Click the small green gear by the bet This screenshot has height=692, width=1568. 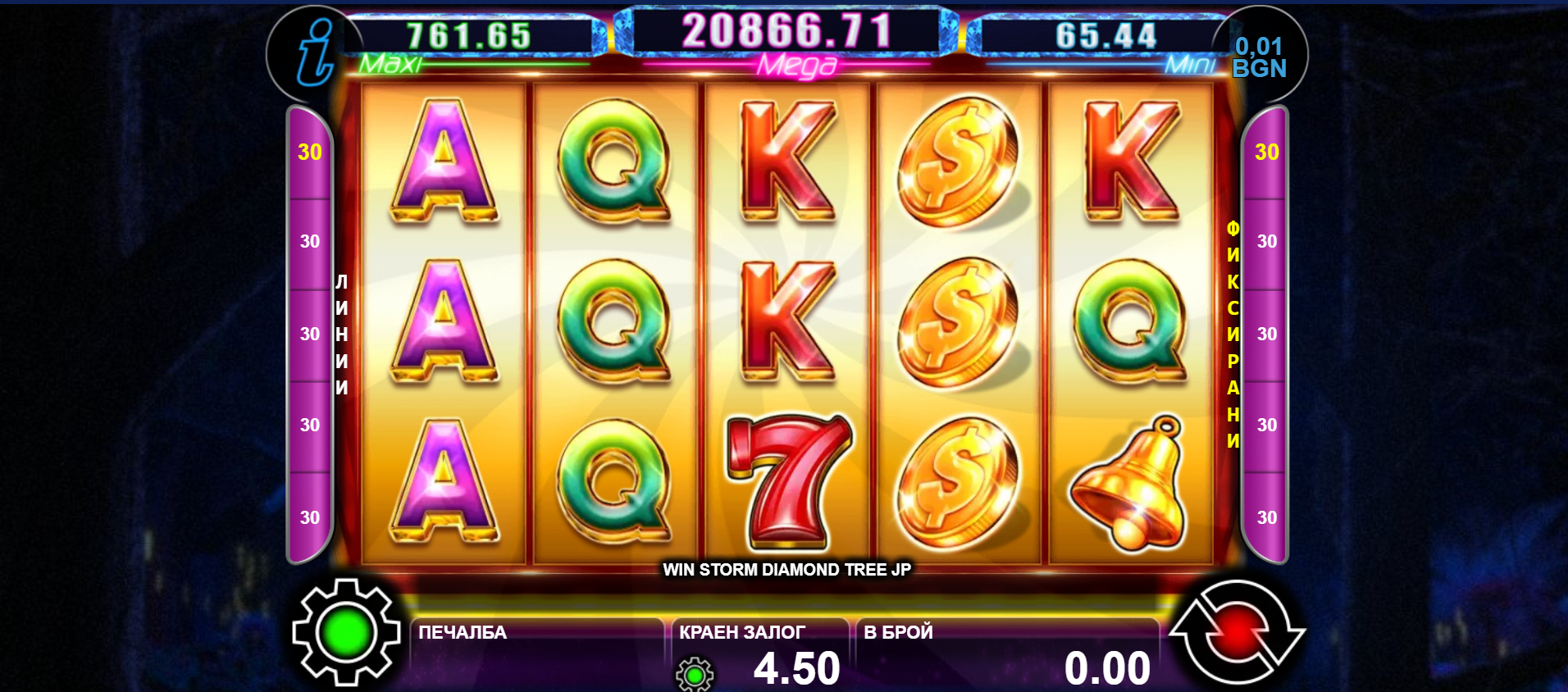[695, 674]
